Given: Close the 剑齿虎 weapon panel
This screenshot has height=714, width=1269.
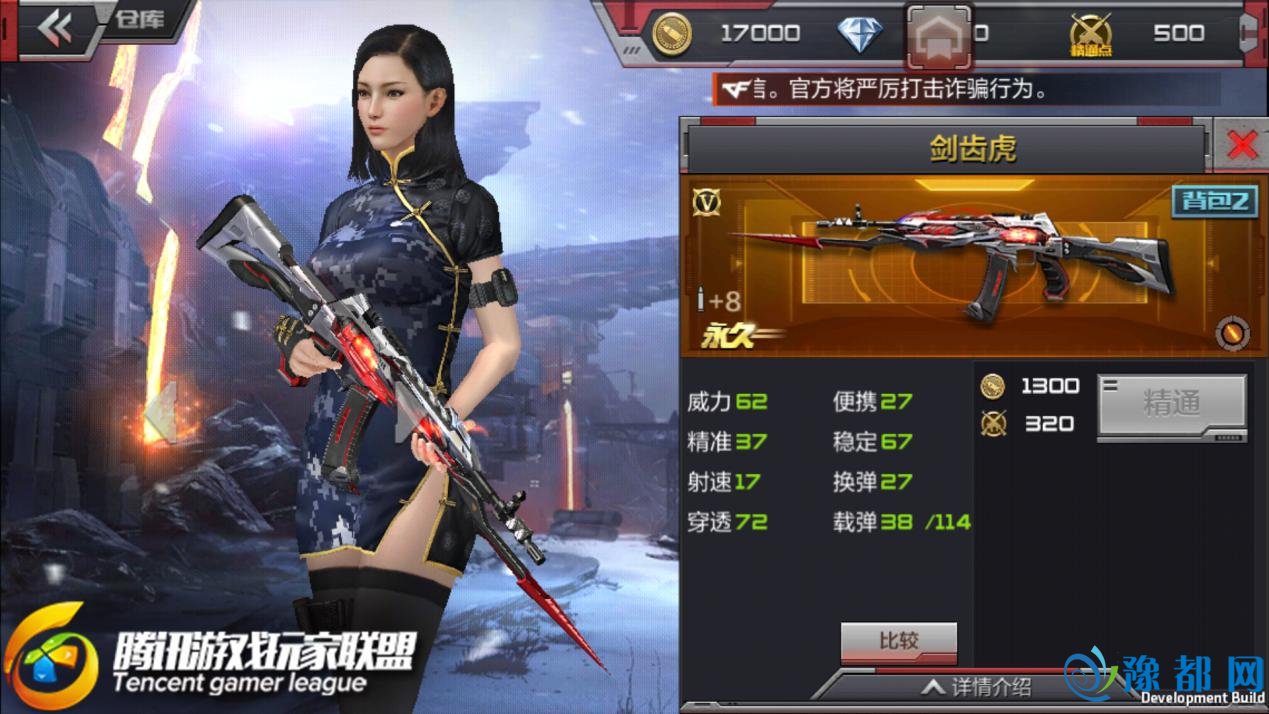Looking at the screenshot, I should click(1241, 146).
